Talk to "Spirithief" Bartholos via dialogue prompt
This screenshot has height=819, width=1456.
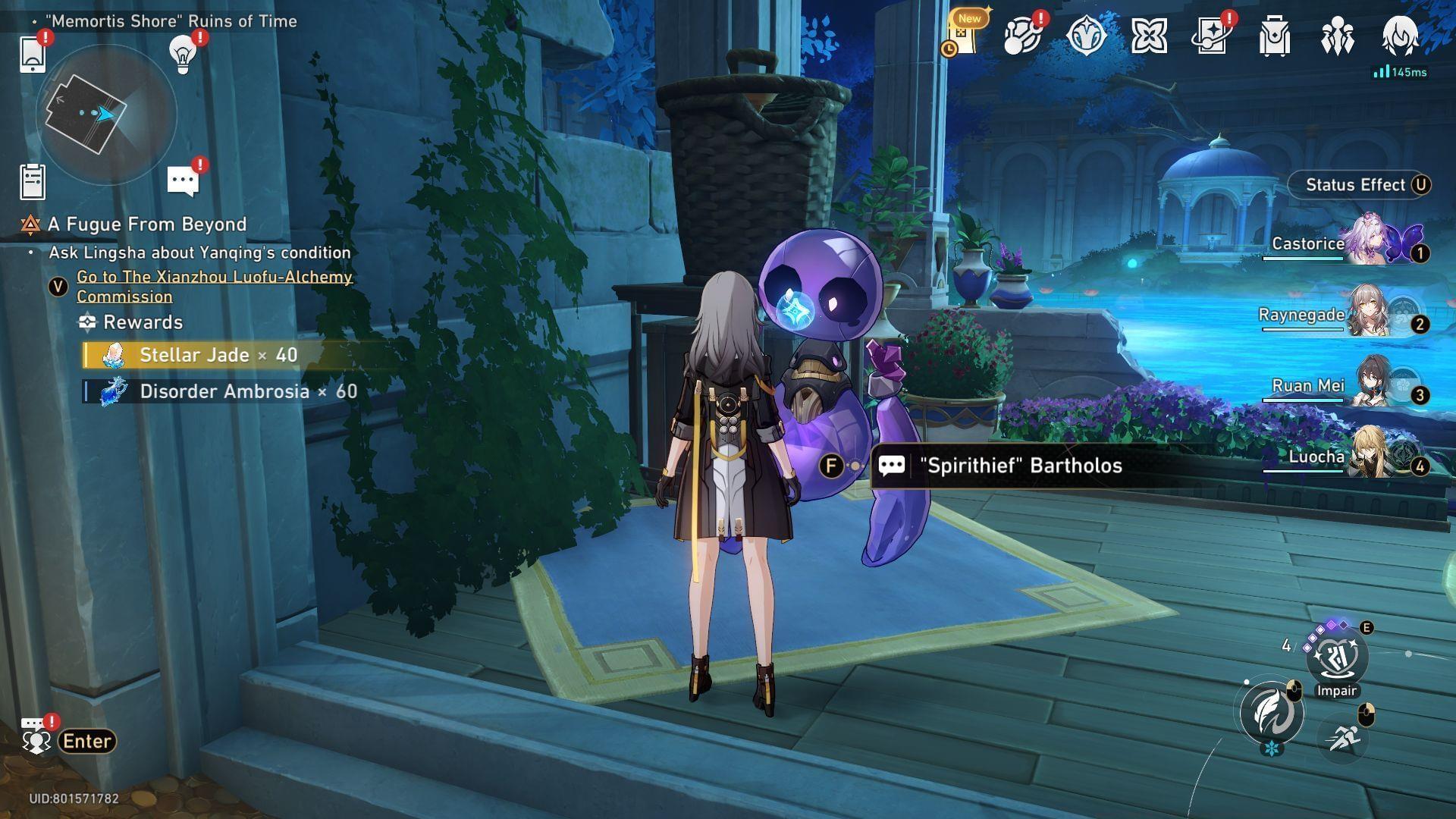(x=1020, y=466)
